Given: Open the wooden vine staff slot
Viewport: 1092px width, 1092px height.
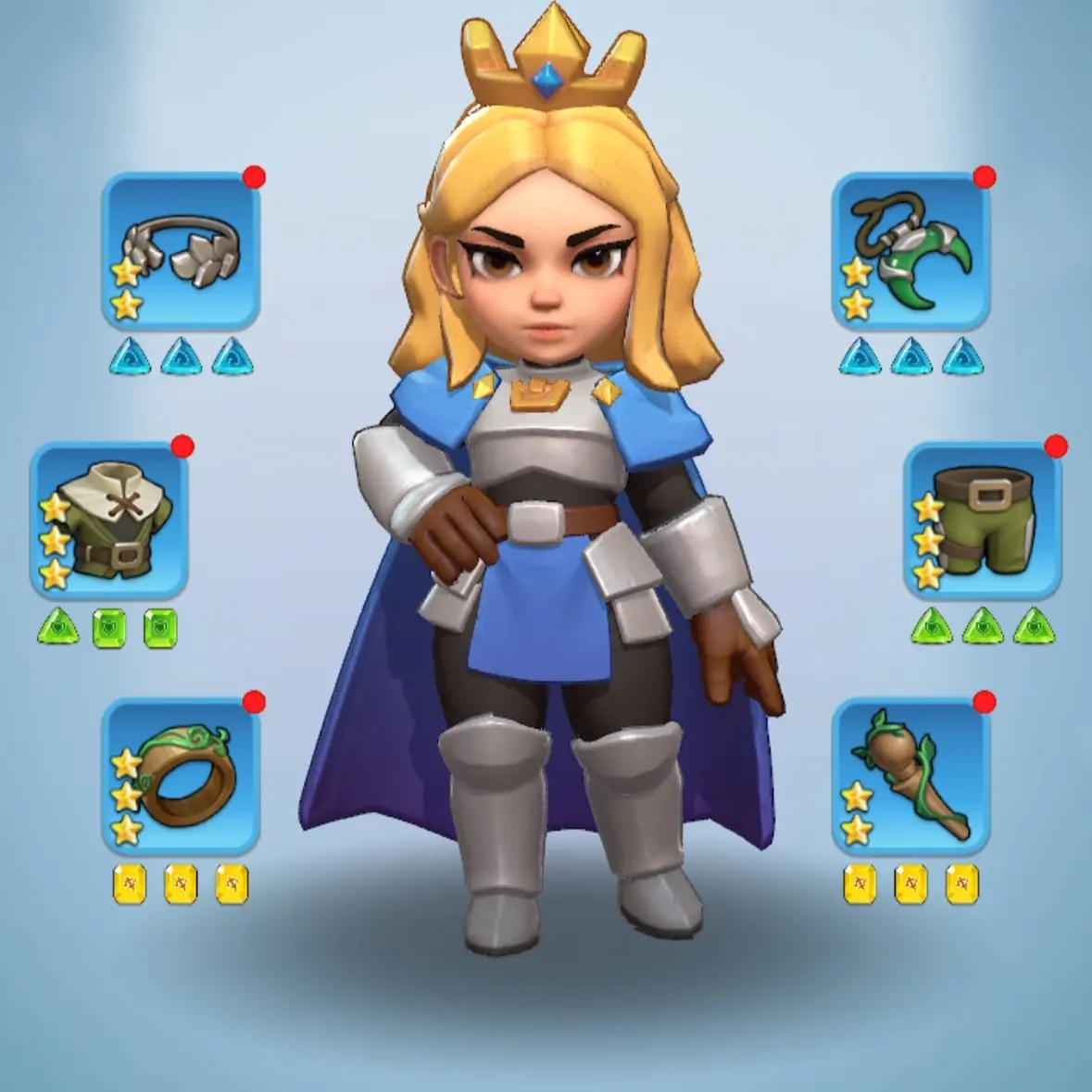Looking at the screenshot, I should (910, 776).
